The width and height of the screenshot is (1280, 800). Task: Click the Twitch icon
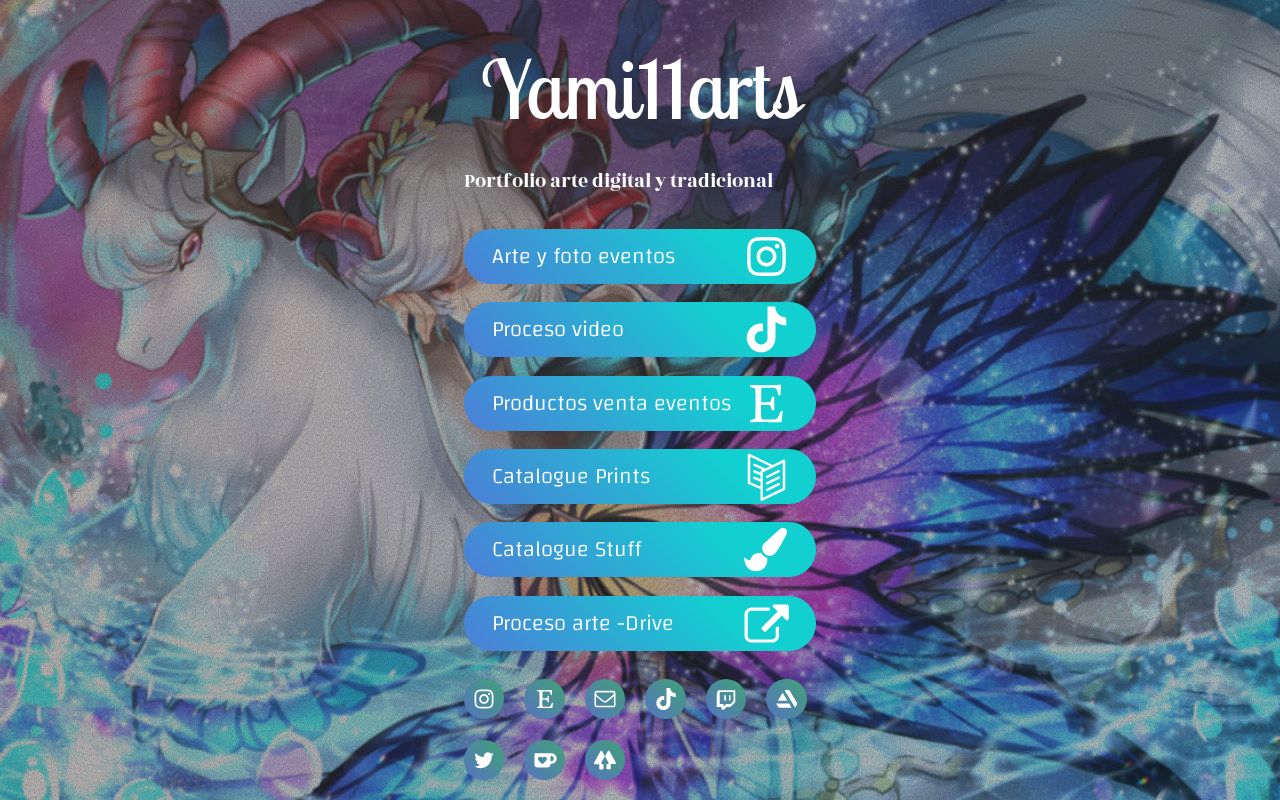(725, 699)
